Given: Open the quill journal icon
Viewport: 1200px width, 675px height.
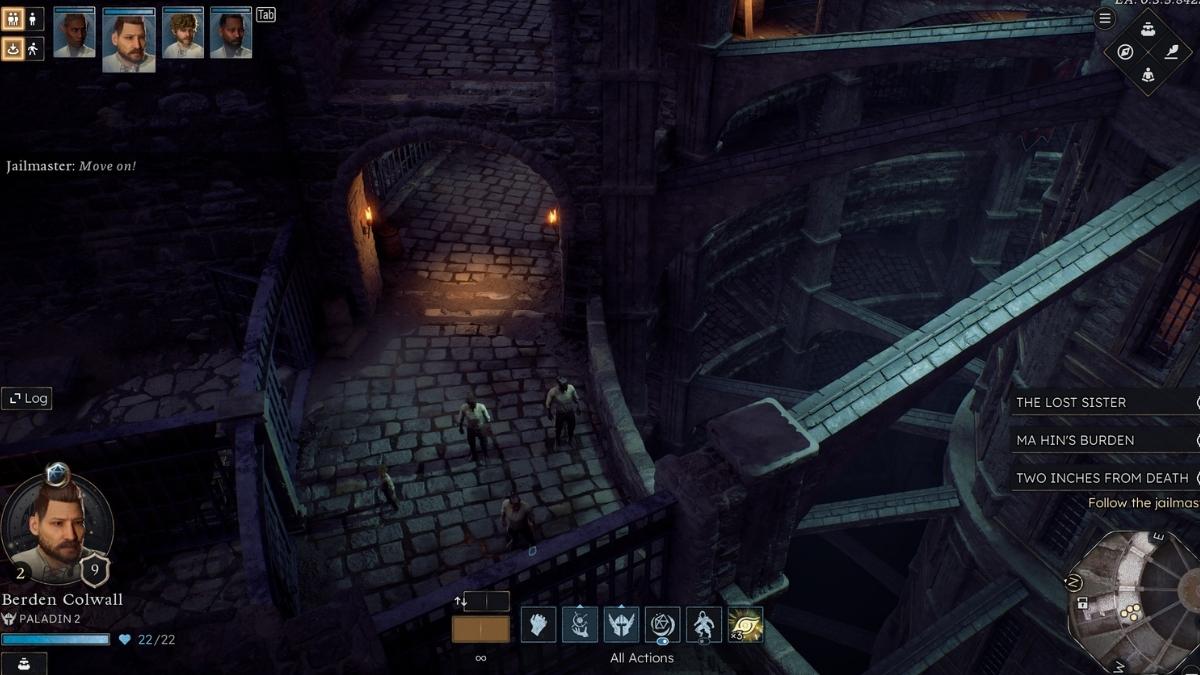Looking at the screenshot, I should point(1171,52).
